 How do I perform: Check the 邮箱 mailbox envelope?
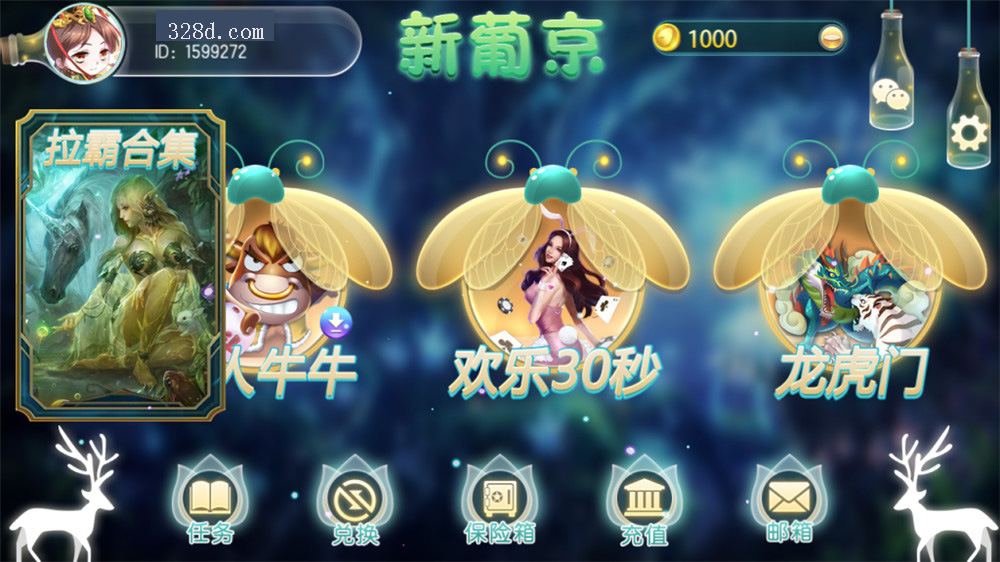point(789,501)
